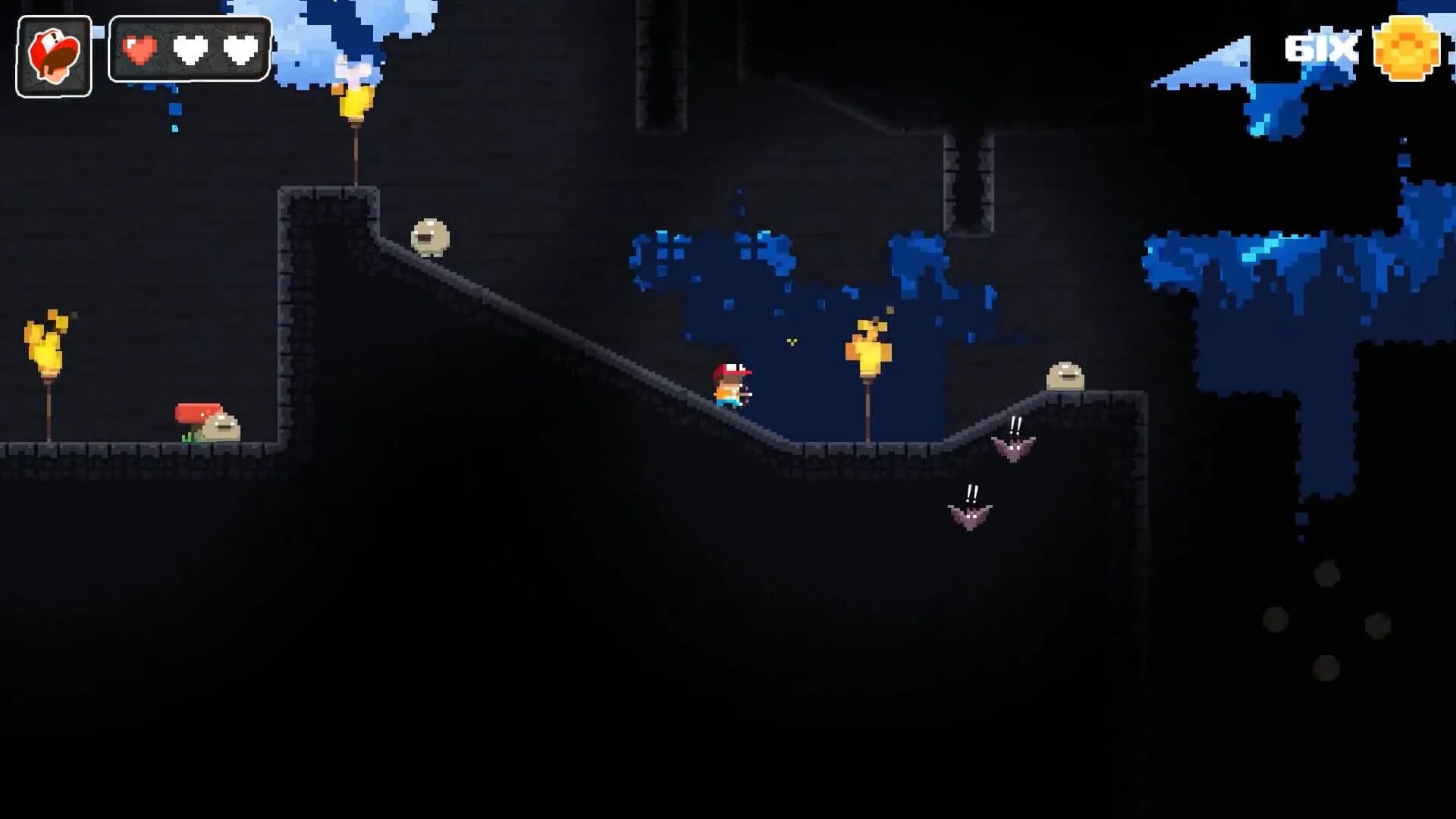This screenshot has height=819, width=1456.
Task: Click the middle empty white heart
Action: tap(188, 51)
